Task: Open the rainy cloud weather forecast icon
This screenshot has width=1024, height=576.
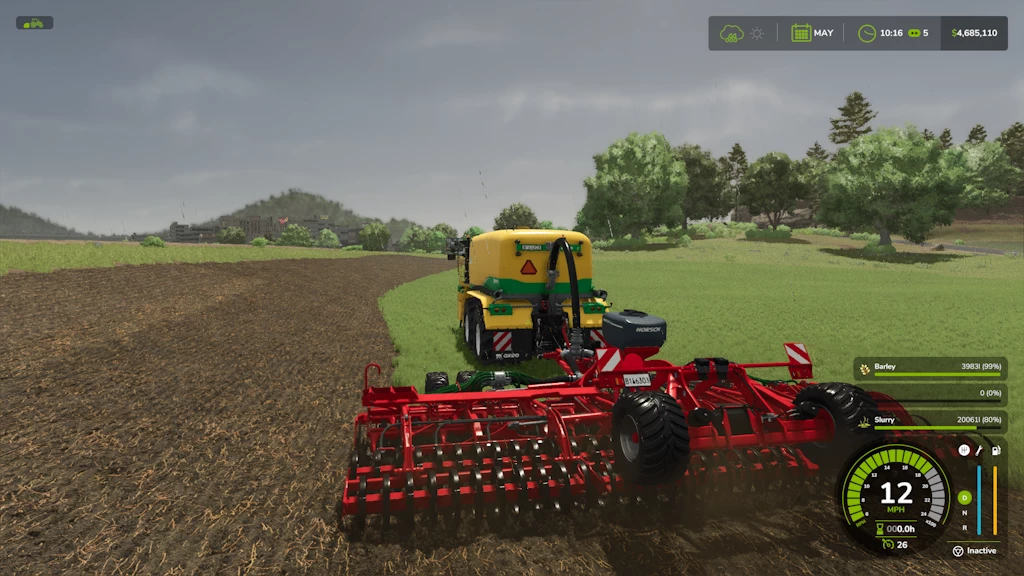Action: coord(732,33)
